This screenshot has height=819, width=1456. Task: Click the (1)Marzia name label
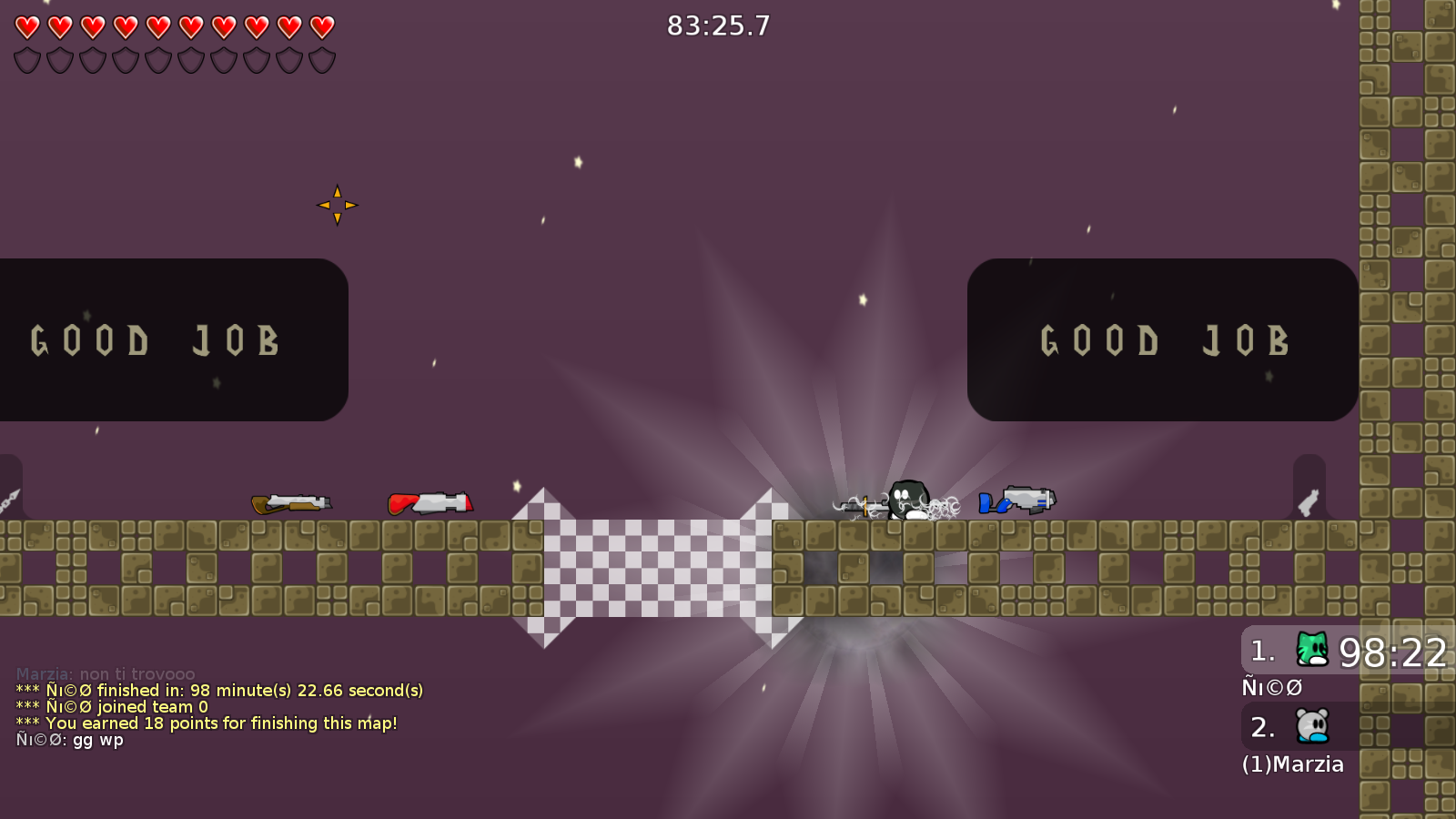(x=1292, y=764)
